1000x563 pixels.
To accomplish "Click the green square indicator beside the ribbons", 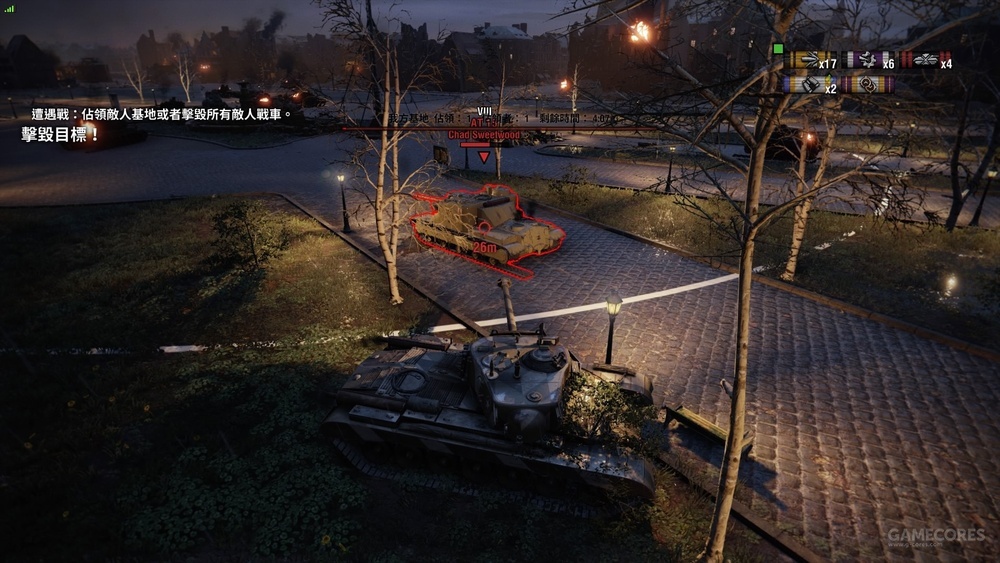I will [778, 48].
